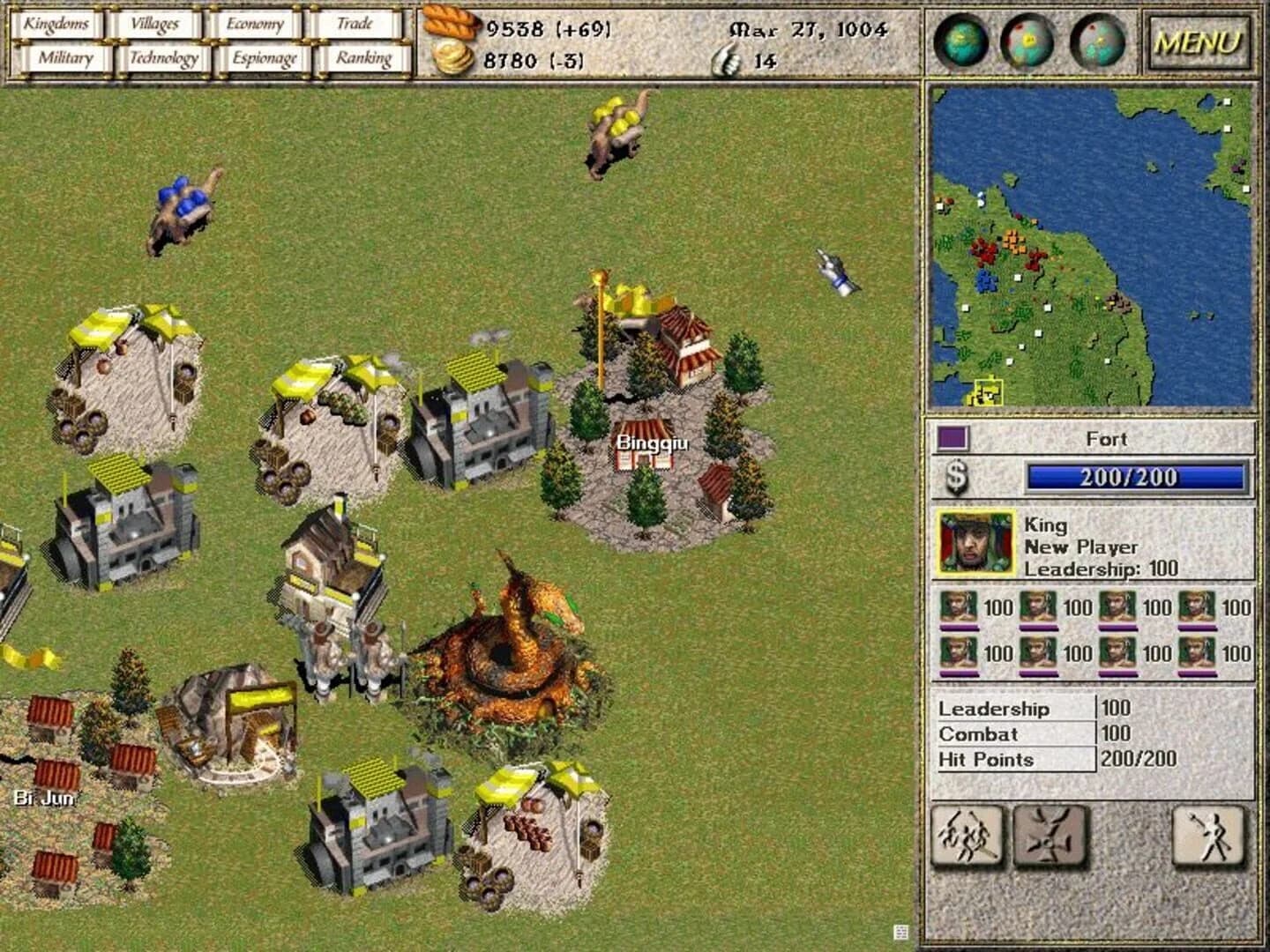Toggle the rightmost globe map mode

[1095, 40]
